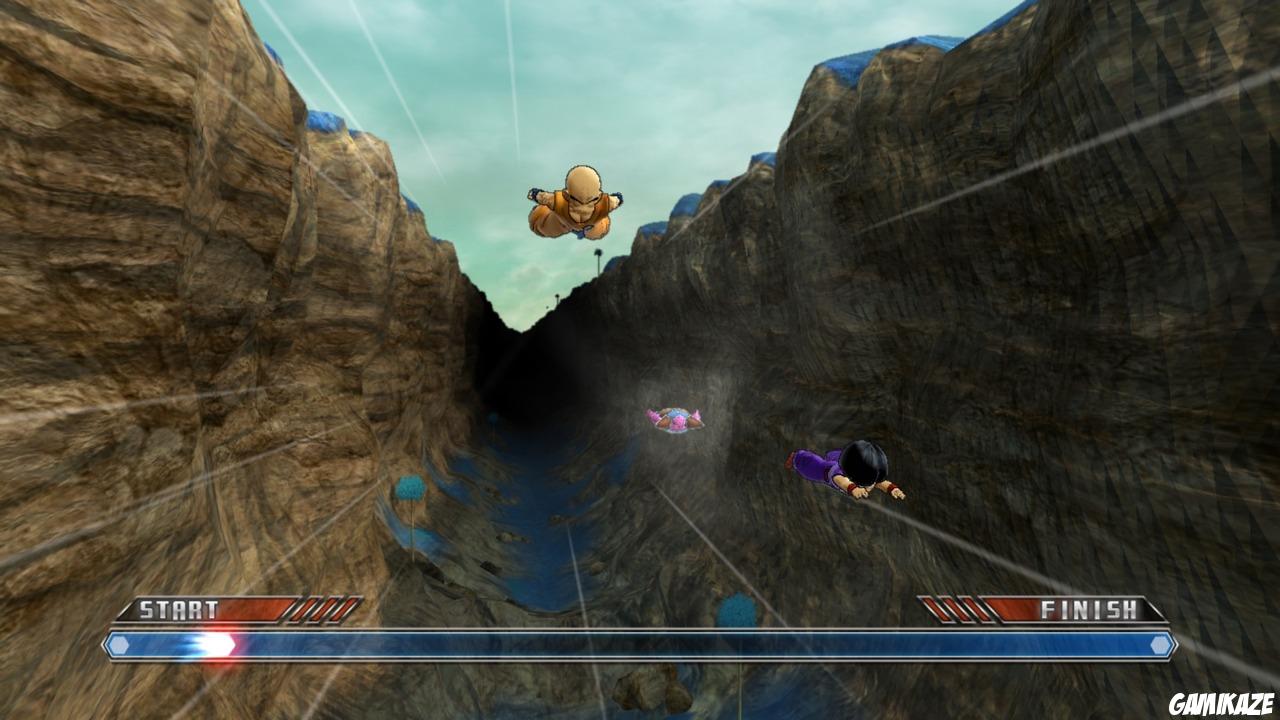Click the right hexagonal endpoint of the race bar
The height and width of the screenshot is (720, 1280).
1159,645
